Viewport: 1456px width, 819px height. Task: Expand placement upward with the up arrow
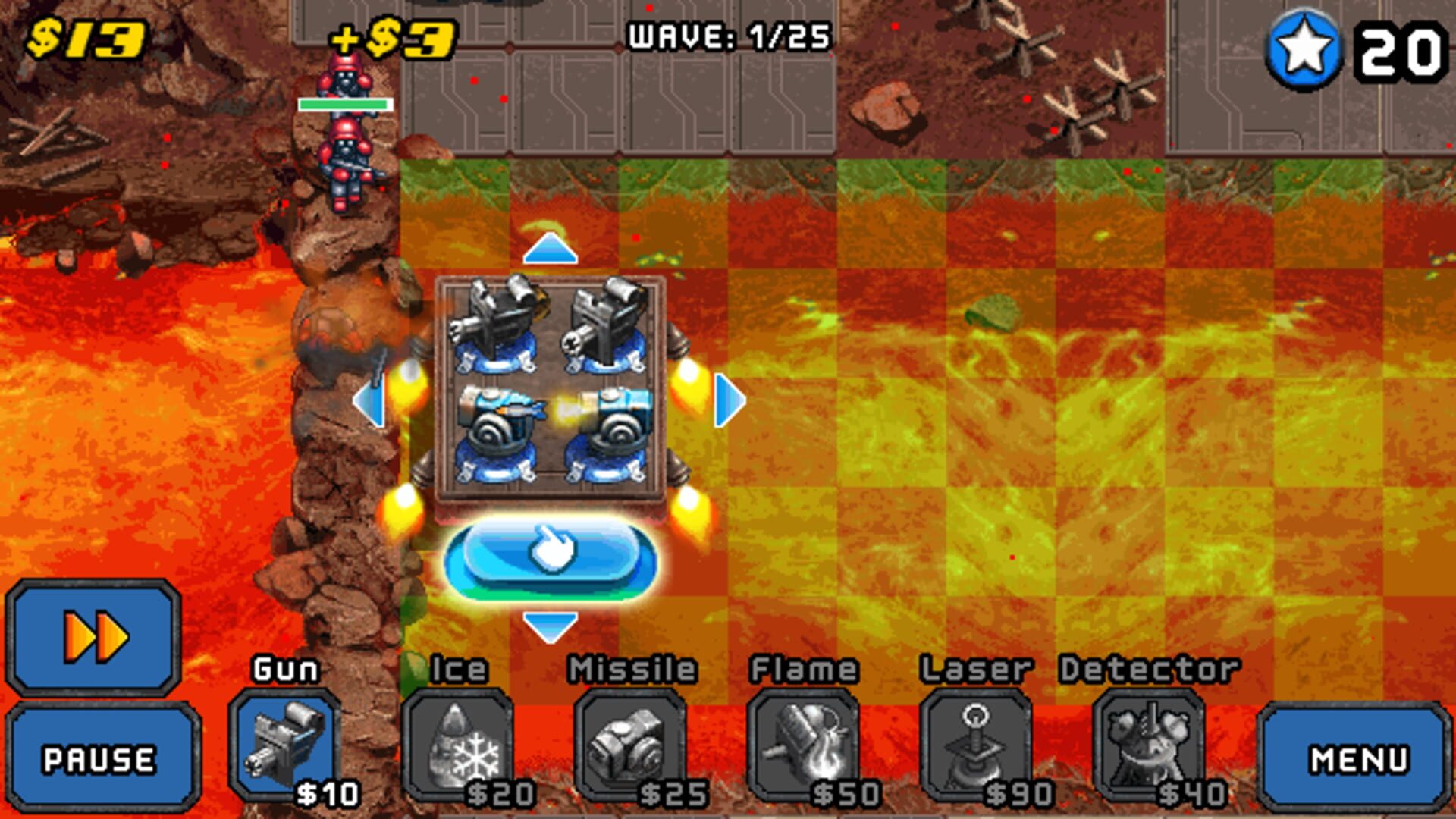click(x=551, y=250)
